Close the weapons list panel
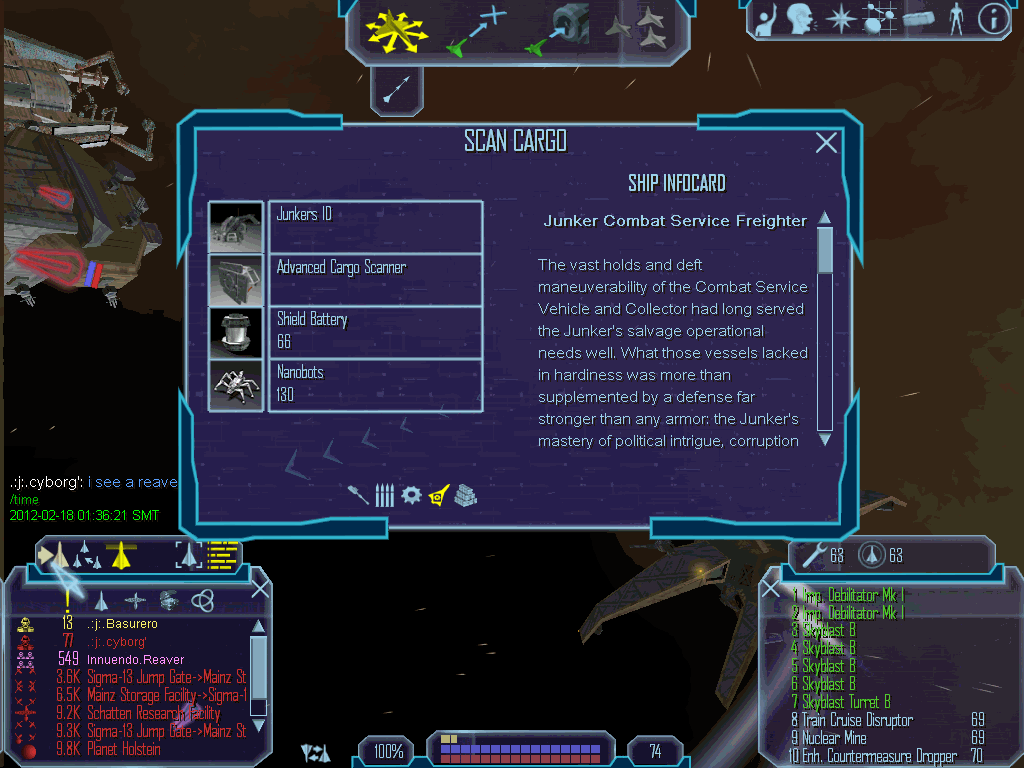Screen dimensions: 1024x768 click(x=771, y=590)
